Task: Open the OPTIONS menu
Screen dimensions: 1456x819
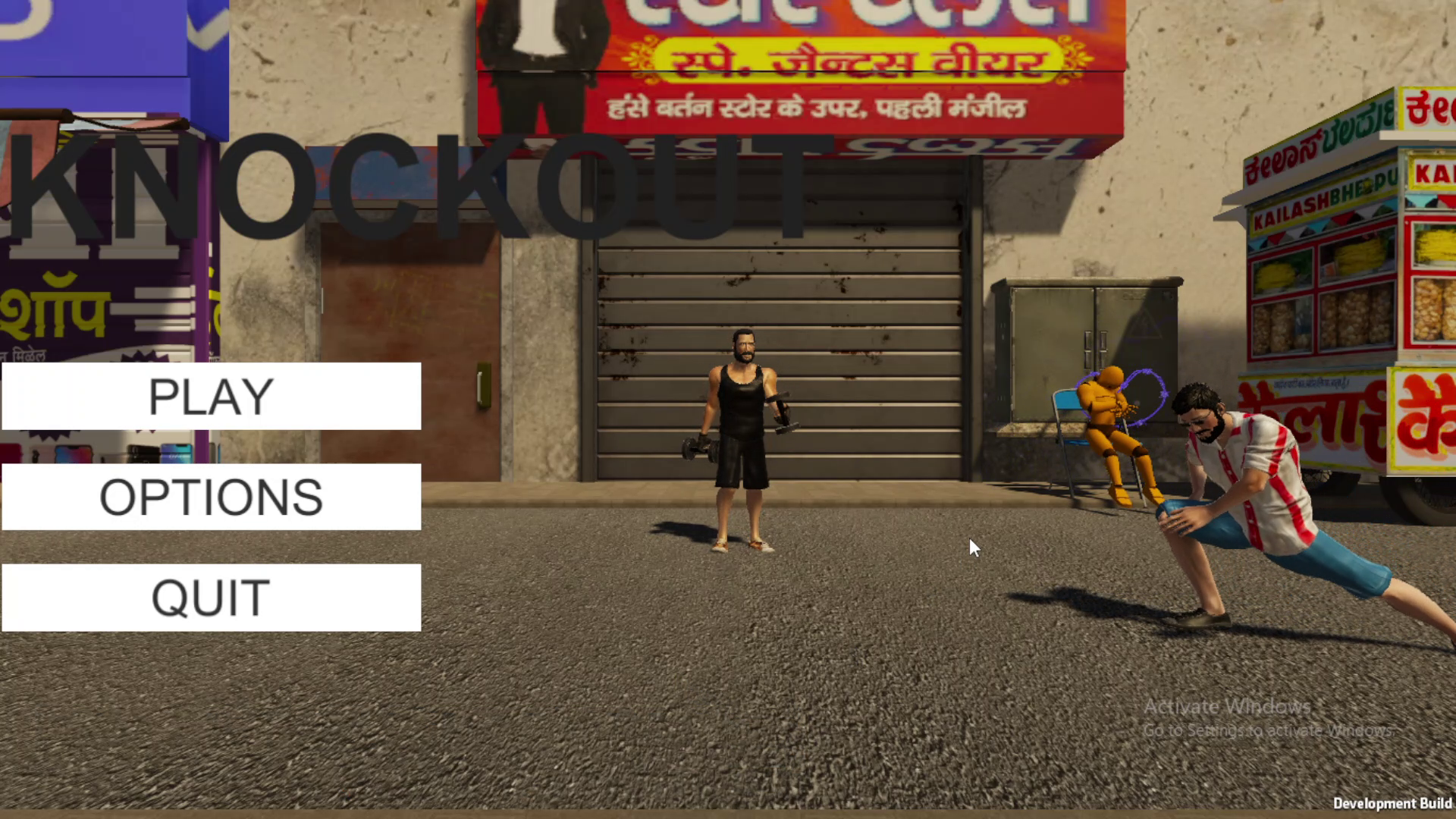Action: click(x=210, y=497)
